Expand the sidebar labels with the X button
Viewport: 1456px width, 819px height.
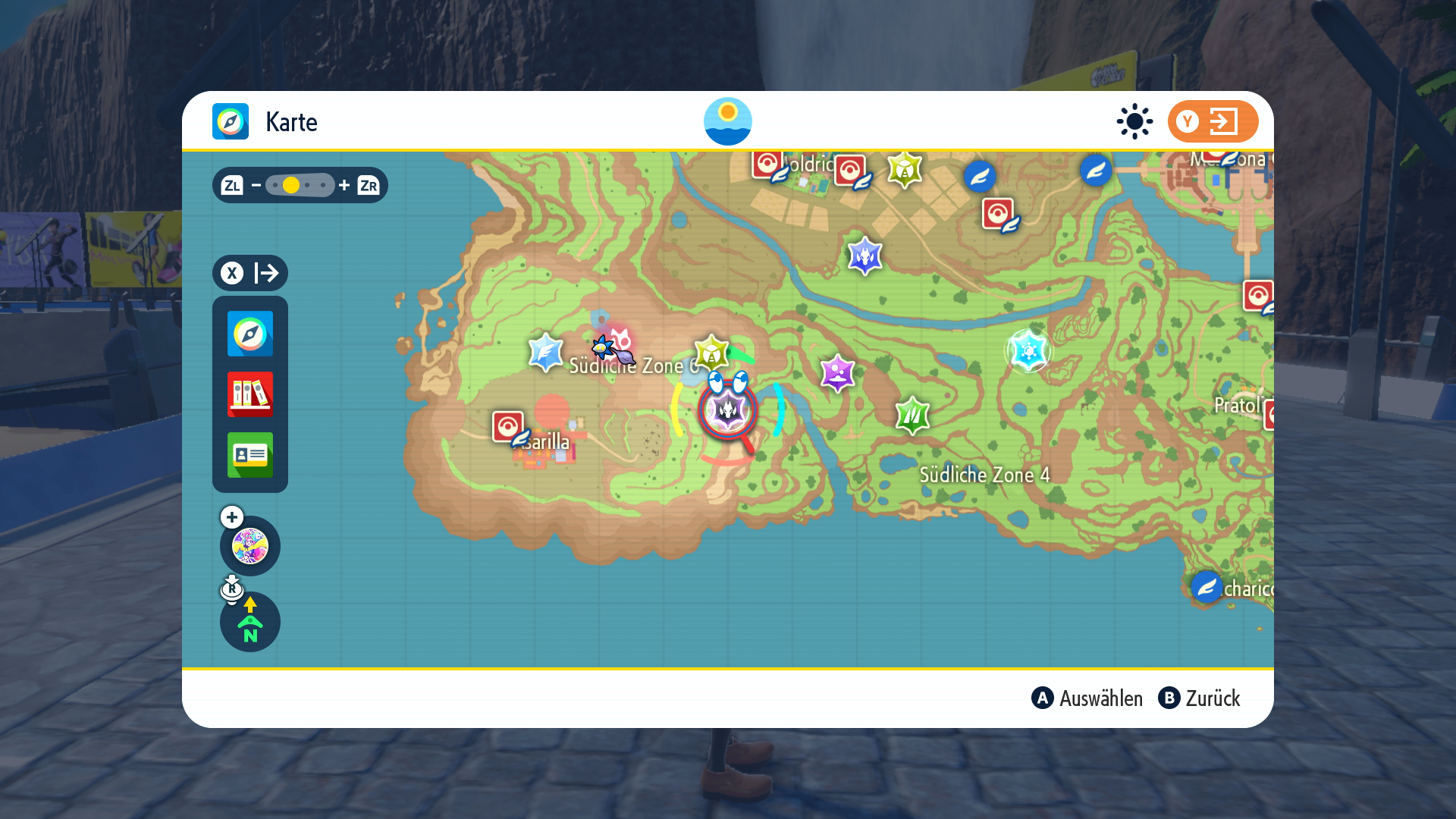249,273
